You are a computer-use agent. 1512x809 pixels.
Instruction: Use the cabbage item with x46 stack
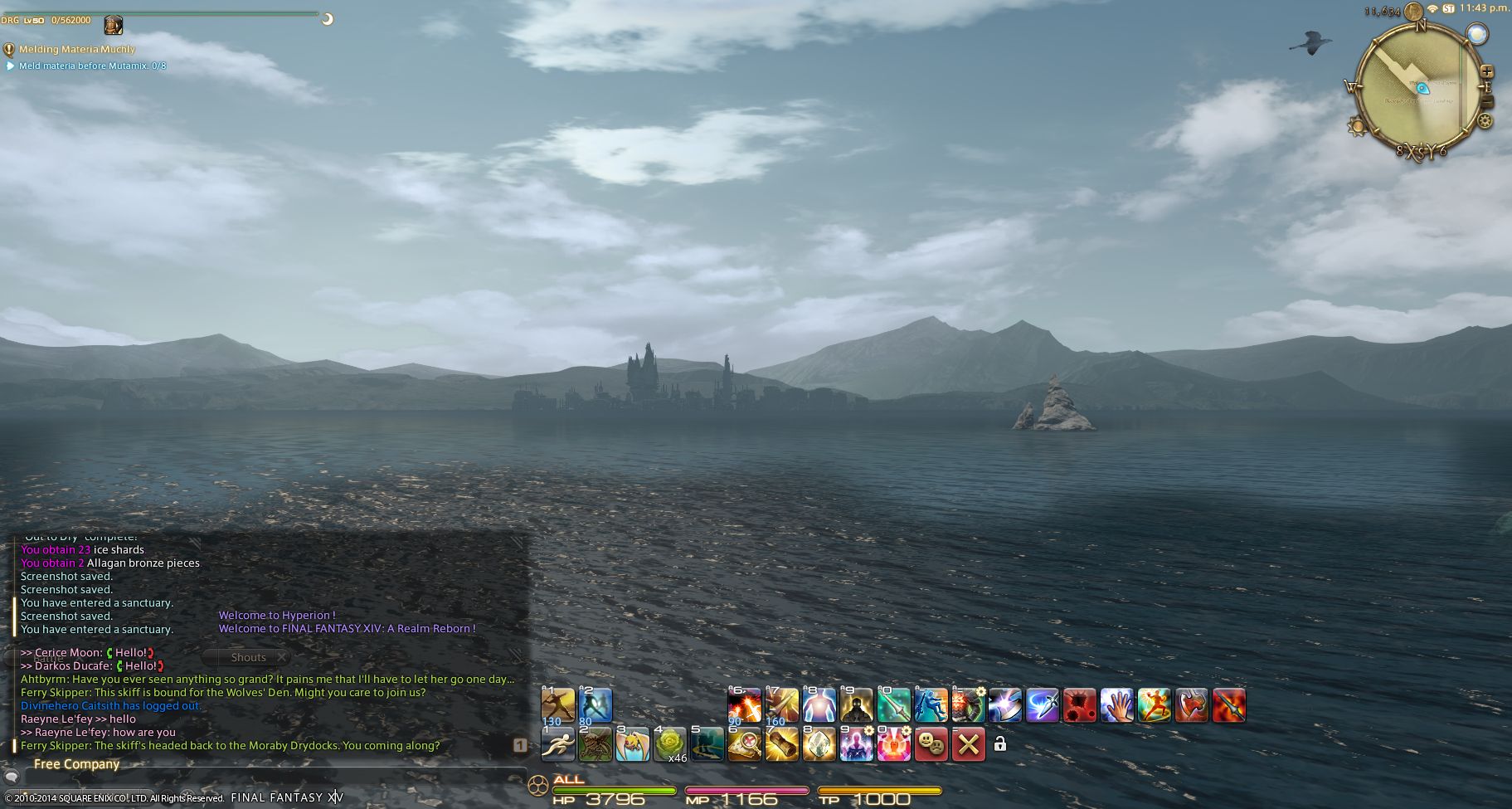click(x=669, y=743)
